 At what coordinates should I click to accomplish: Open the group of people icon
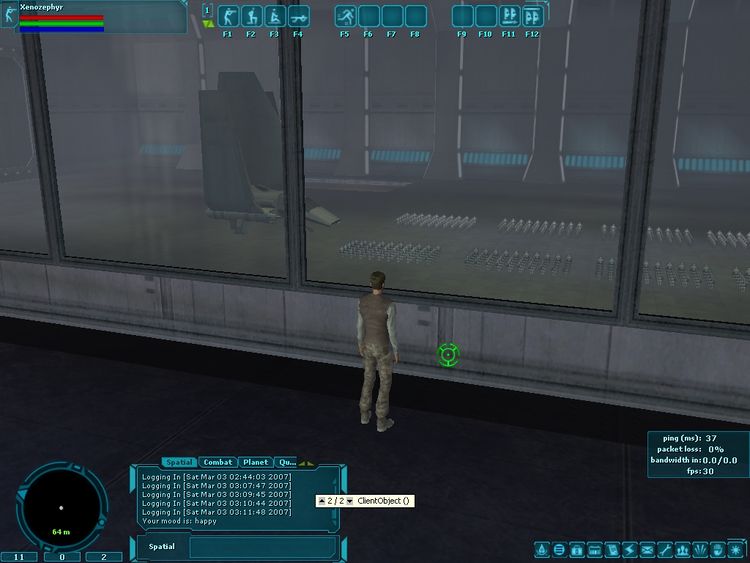pyautogui.click(x=682, y=549)
